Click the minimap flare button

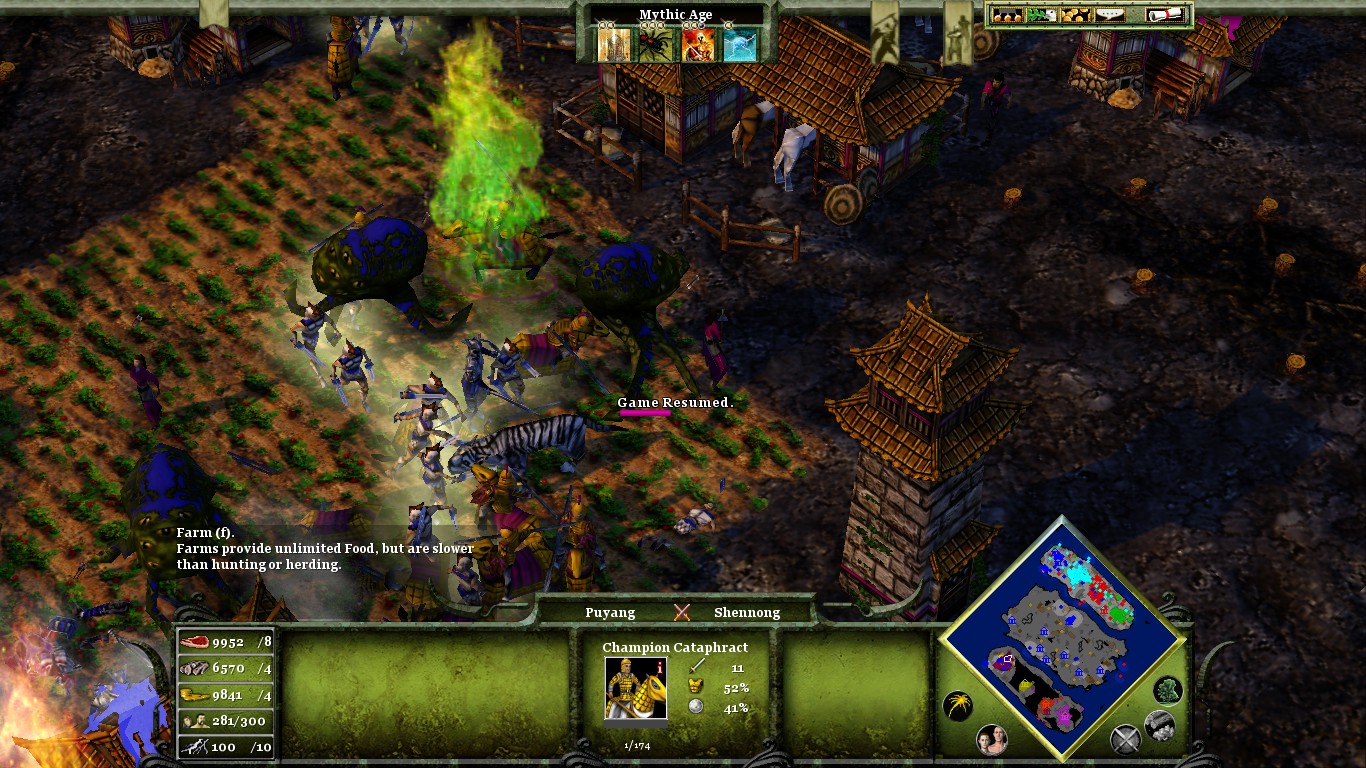coord(957,705)
